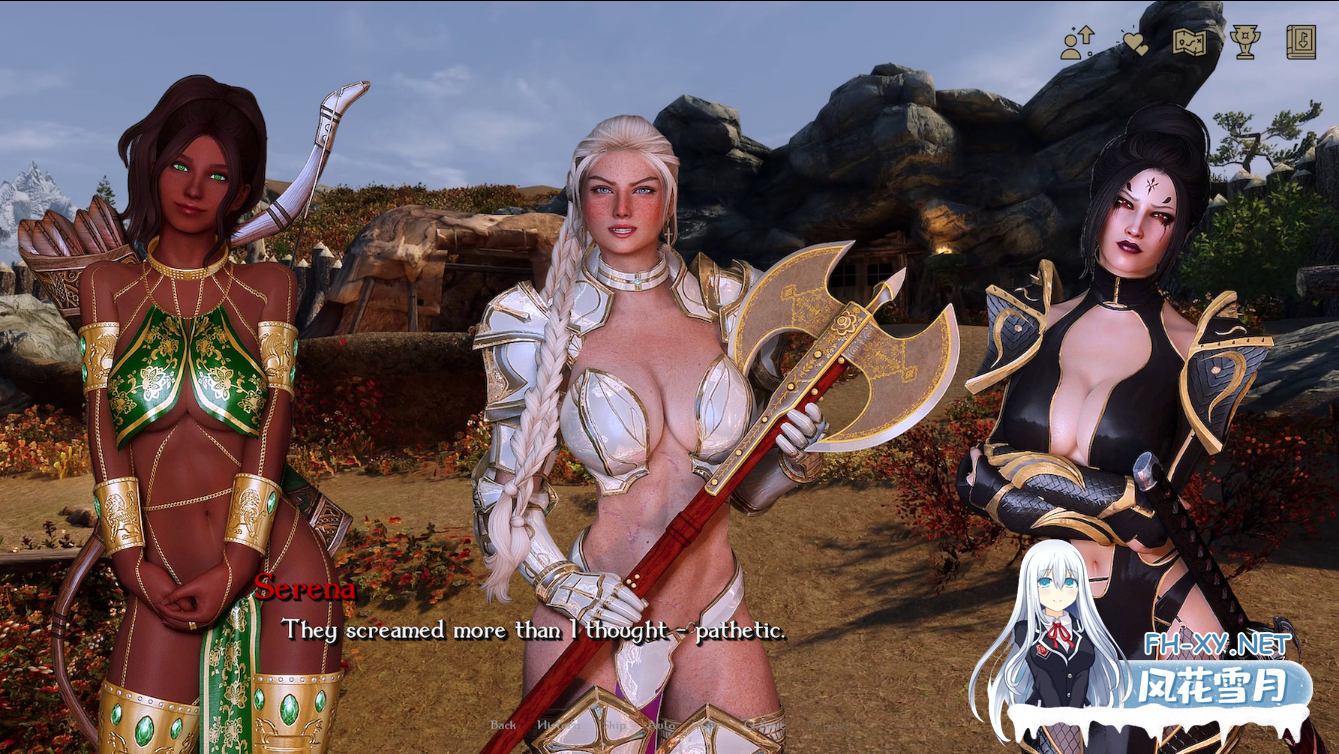Open the dialogue History log
The image size is (1339, 754).
(557, 724)
